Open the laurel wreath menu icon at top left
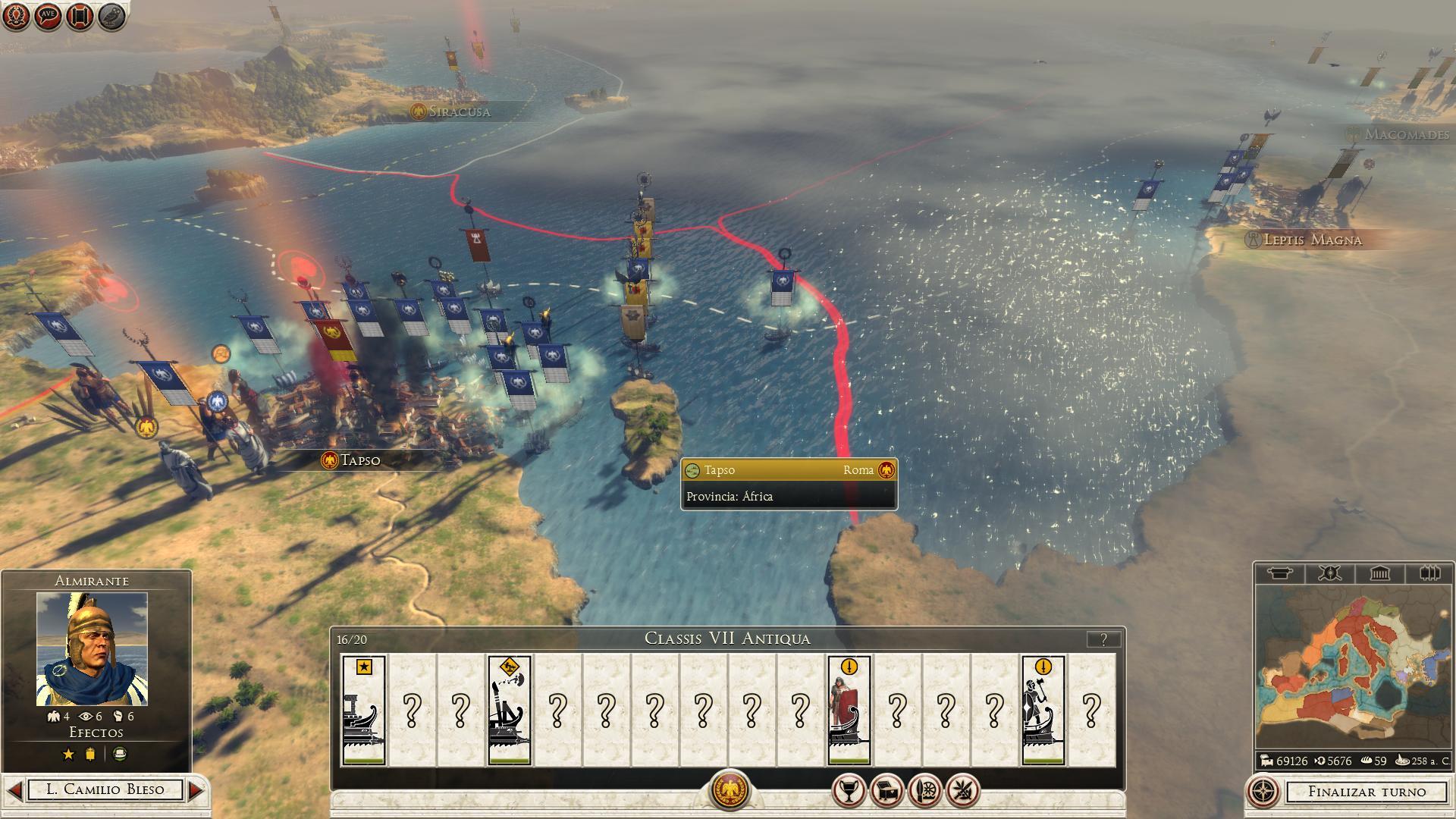The height and width of the screenshot is (819, 1456). pos(16,16)
